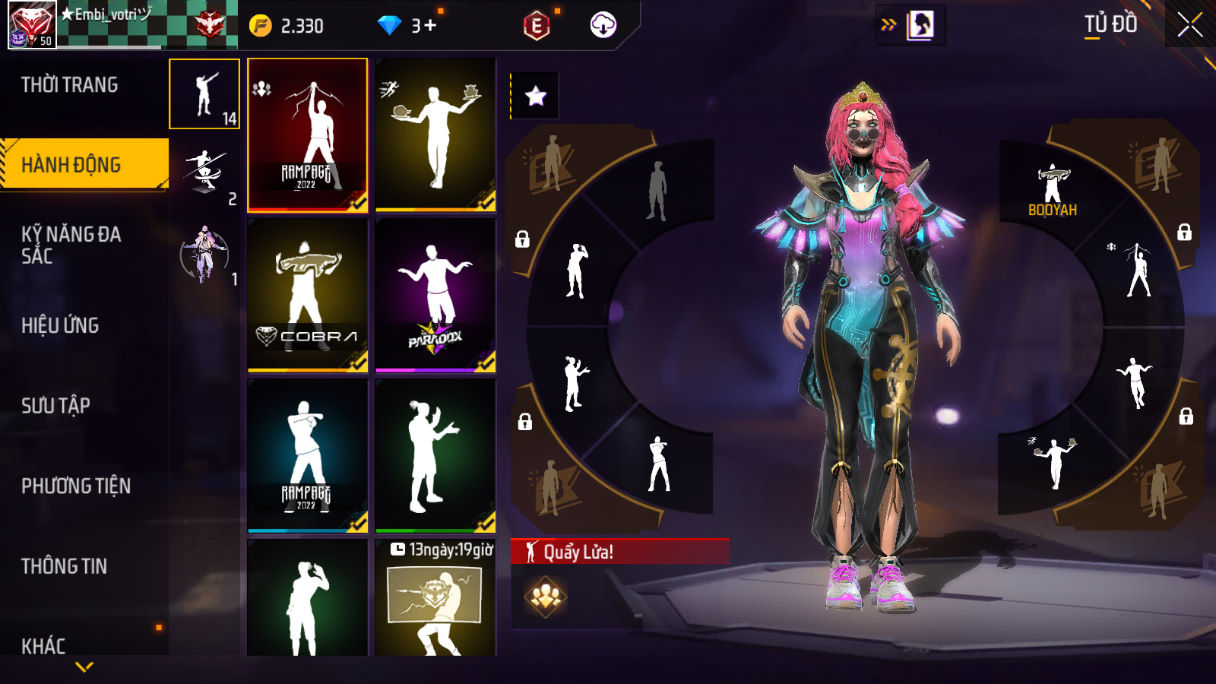The height and width of the screenshot is (684, 1216).
Task: Select the Hành Động category
Action: [x=72, y=165]
